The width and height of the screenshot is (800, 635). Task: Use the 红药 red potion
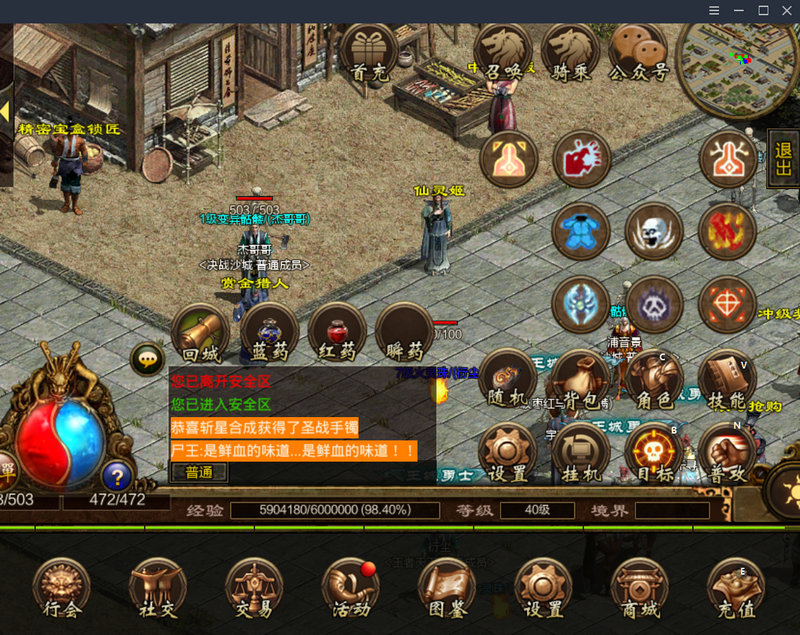pyautogui.click(x=337, y=334)
